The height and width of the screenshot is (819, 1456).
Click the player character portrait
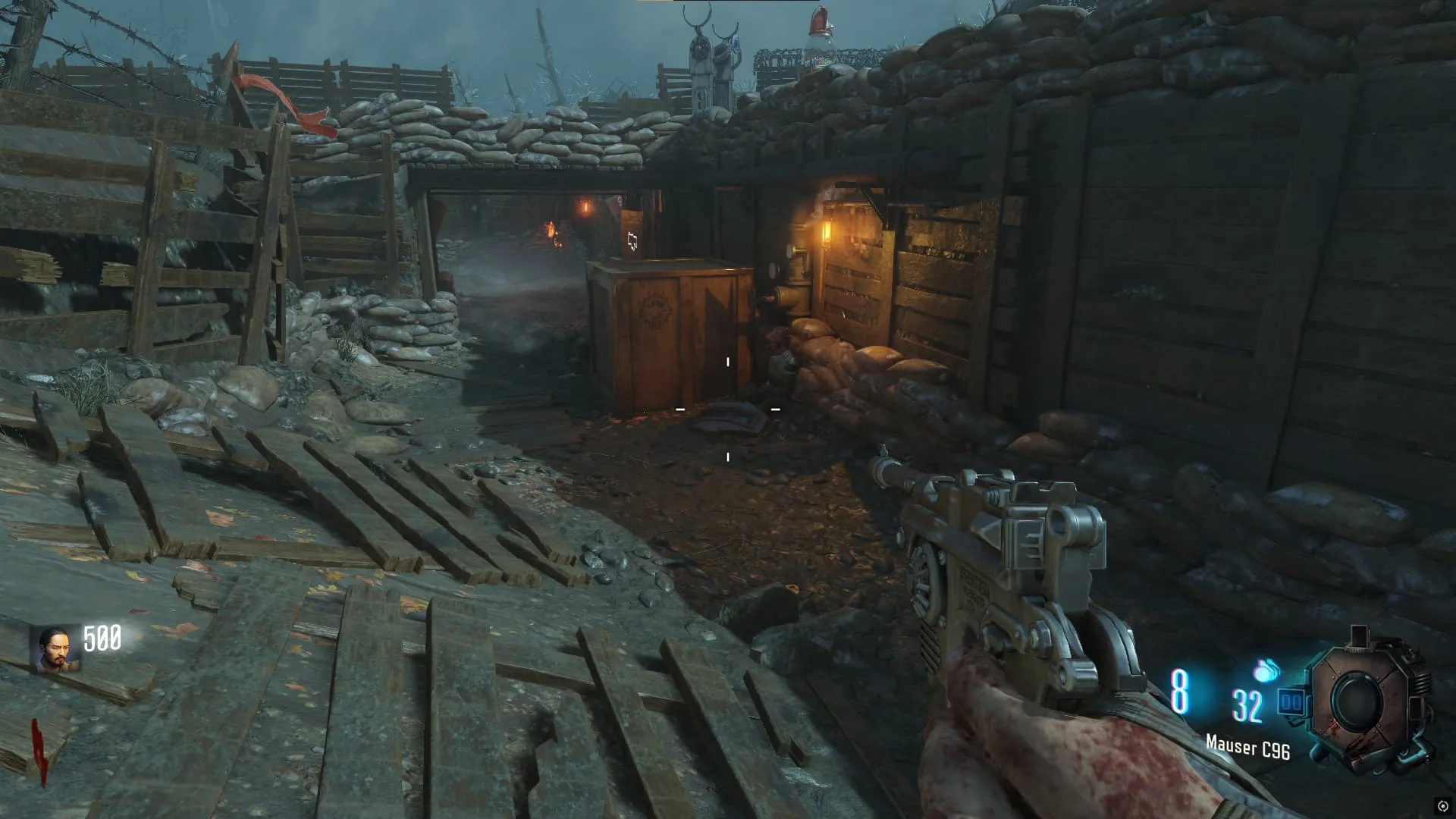[55, 650]
